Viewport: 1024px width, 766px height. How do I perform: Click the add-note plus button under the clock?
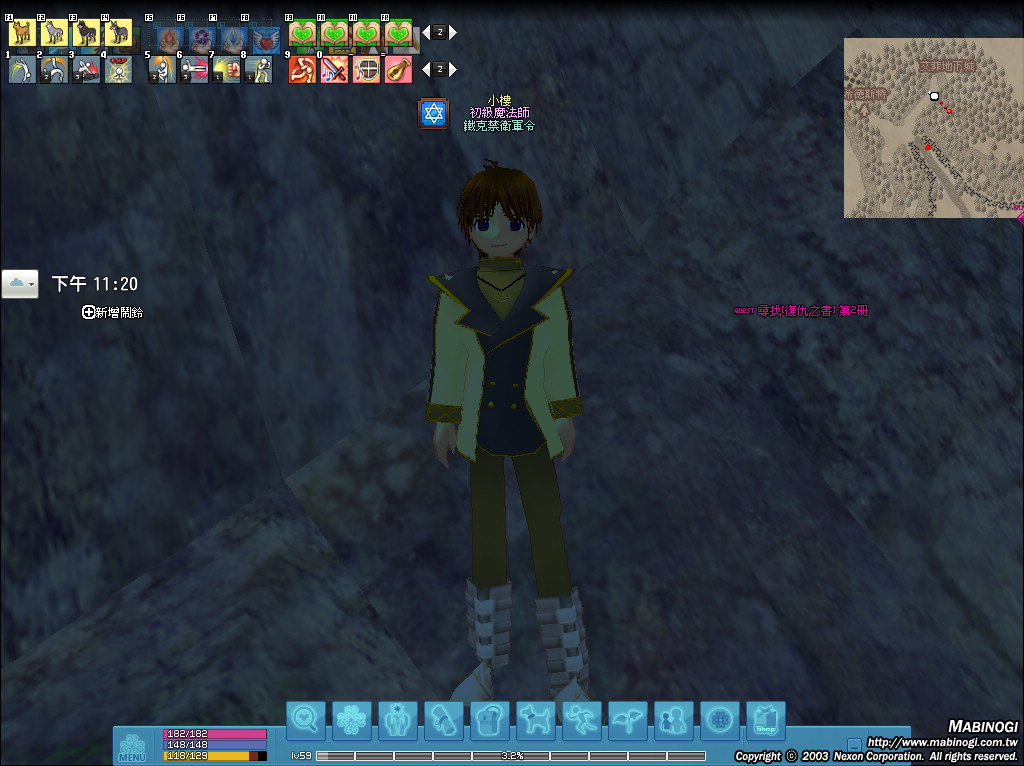click(x=89, y=313)
